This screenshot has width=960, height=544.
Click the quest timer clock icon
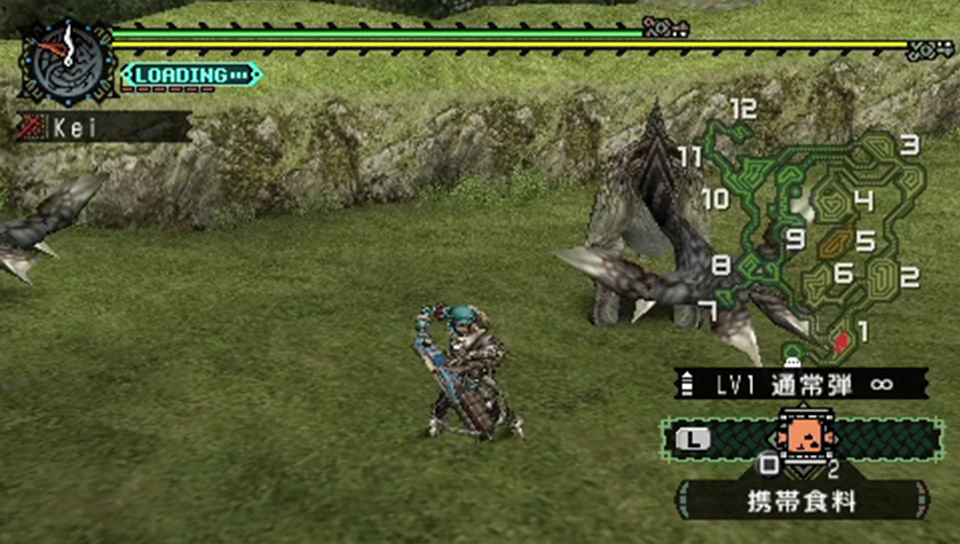pyautogui.click(x=66, y=58)
